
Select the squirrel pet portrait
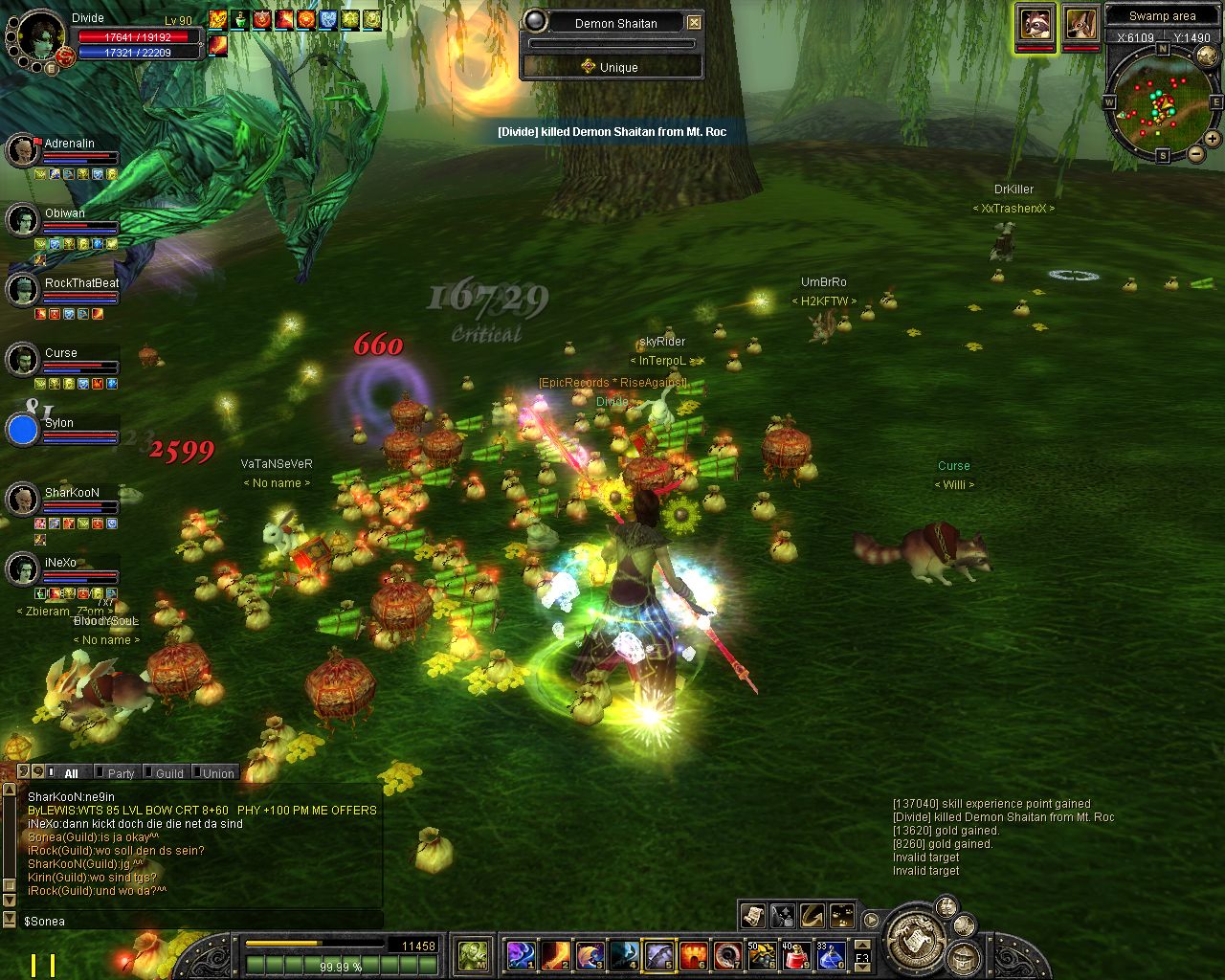coord(1080,24)
